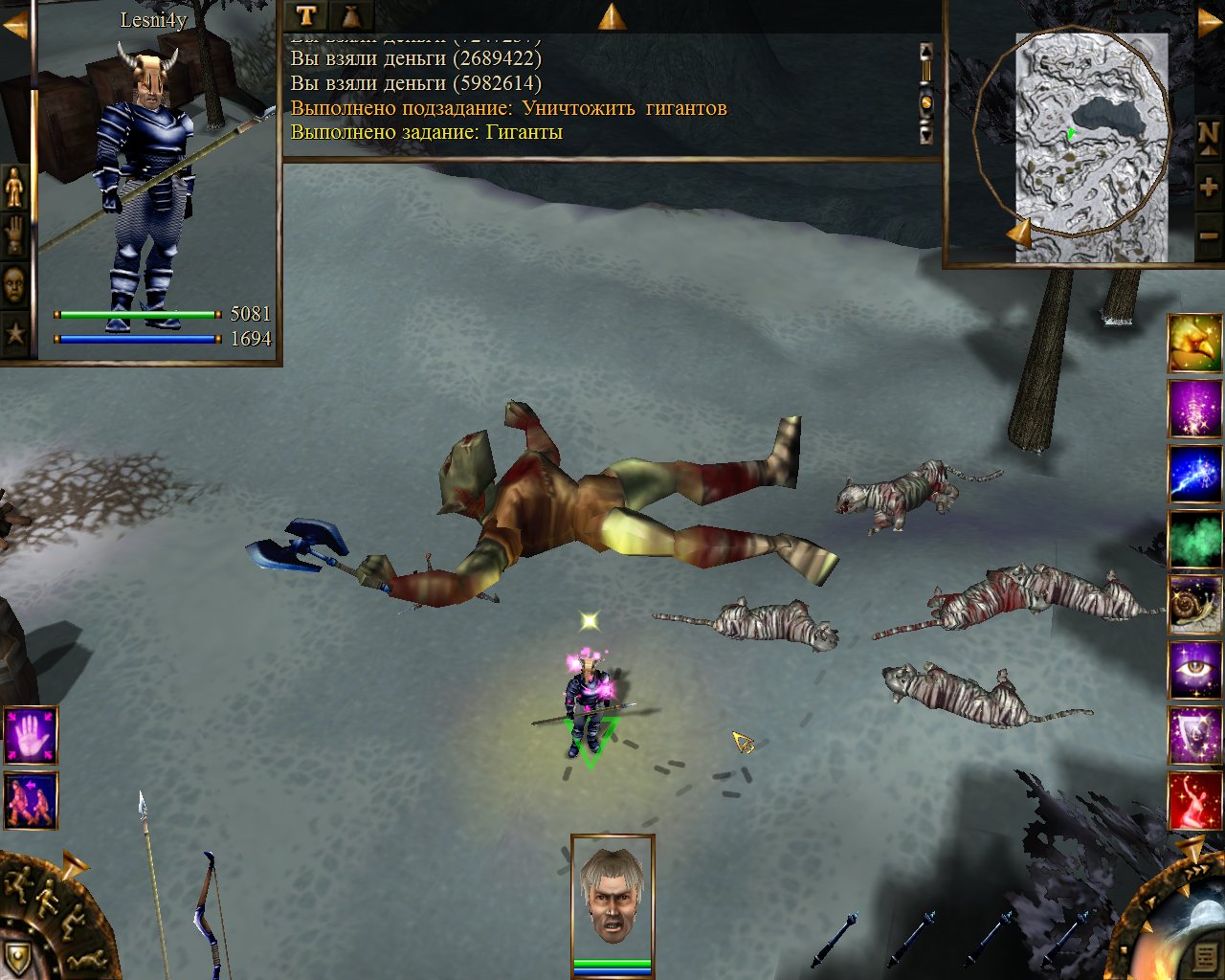Open the T tab in message log
The width and height of the screenshot is (1225, 980).
(305, 15)
